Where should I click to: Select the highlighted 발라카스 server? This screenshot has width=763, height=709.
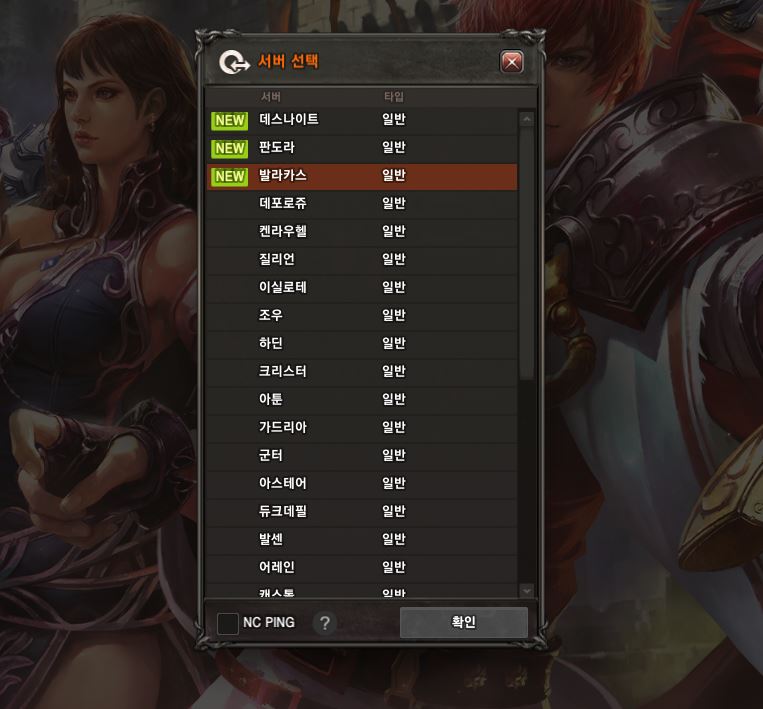point(283,176)
